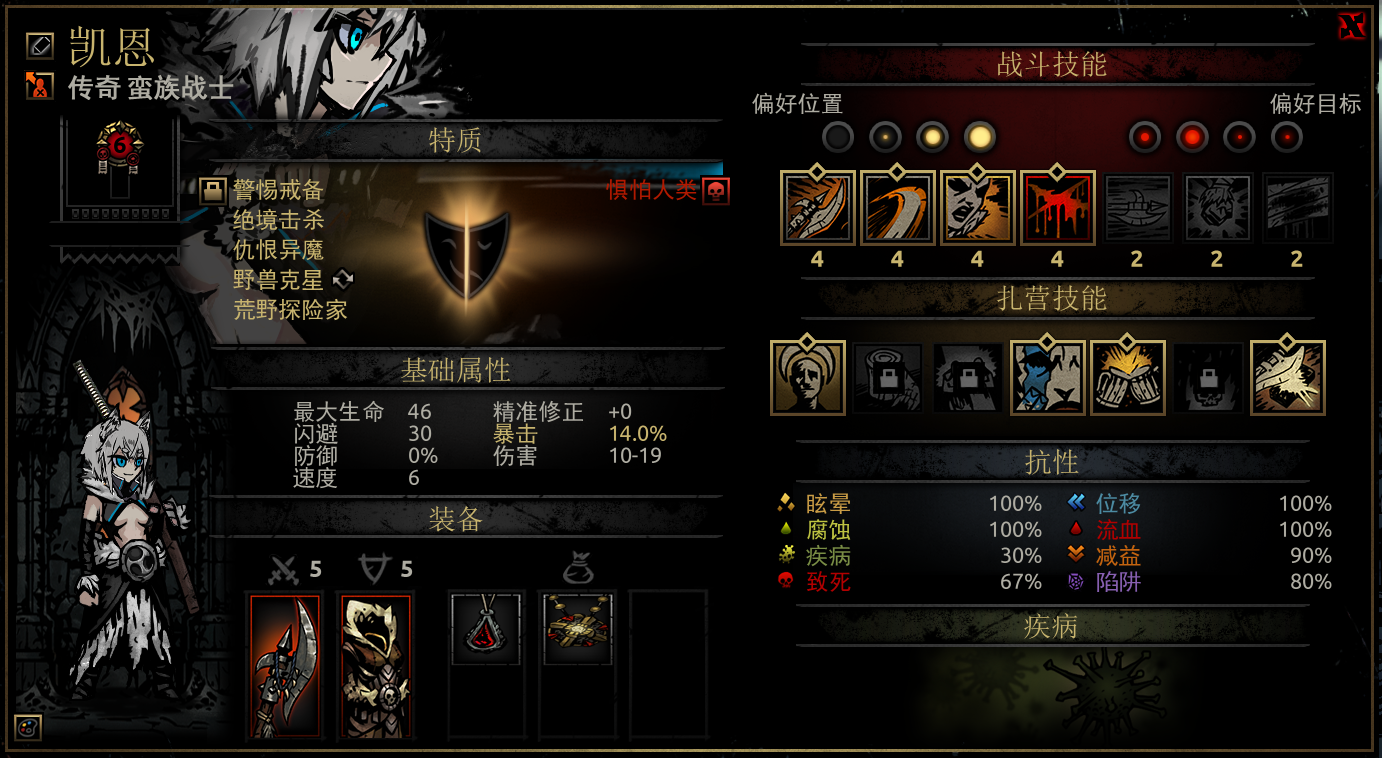
Task: Select the haloed face camping skill
Action: (x=808, y=378)
